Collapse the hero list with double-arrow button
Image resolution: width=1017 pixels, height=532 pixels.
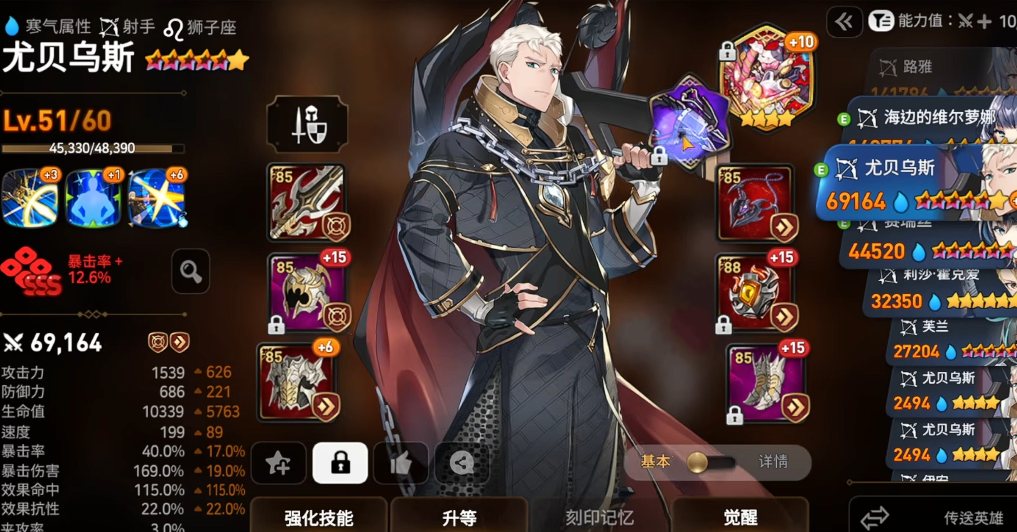pos(845,21)
